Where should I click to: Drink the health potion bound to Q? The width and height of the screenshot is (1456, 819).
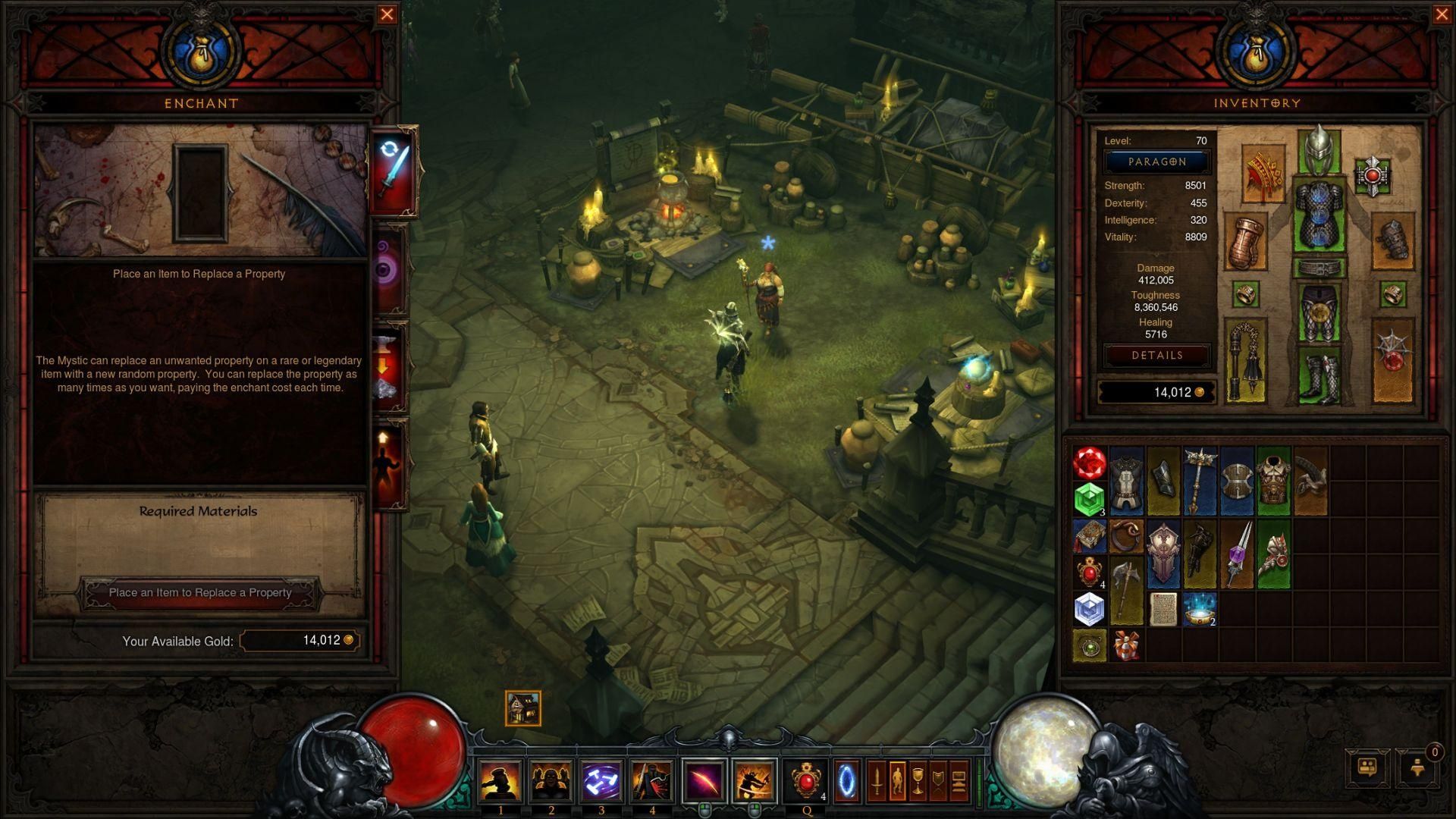[806, 780]
